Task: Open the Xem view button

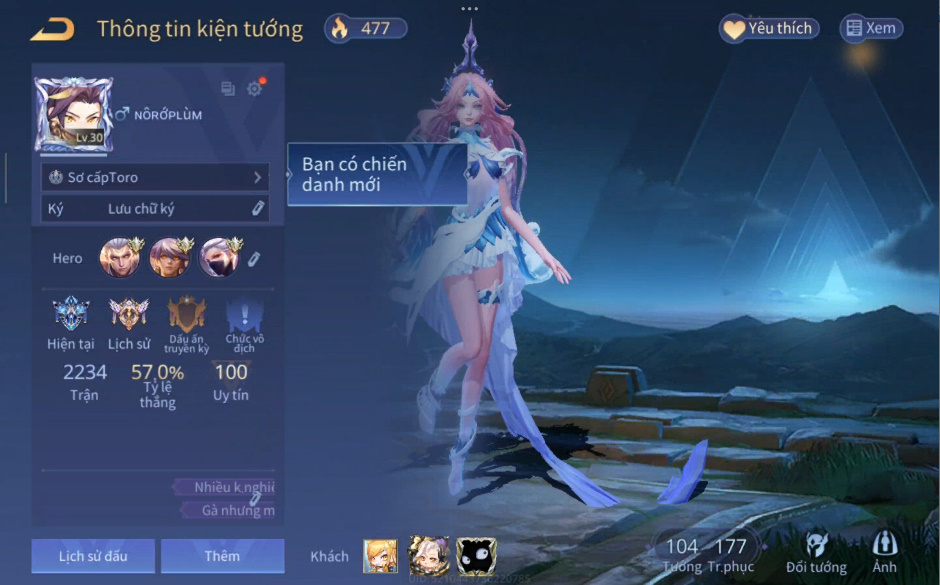Action: [870, 29]
